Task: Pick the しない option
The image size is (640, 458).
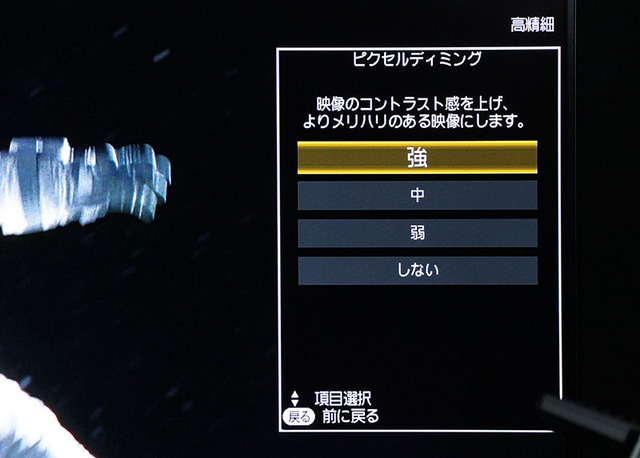Action: tap(417, 270)
